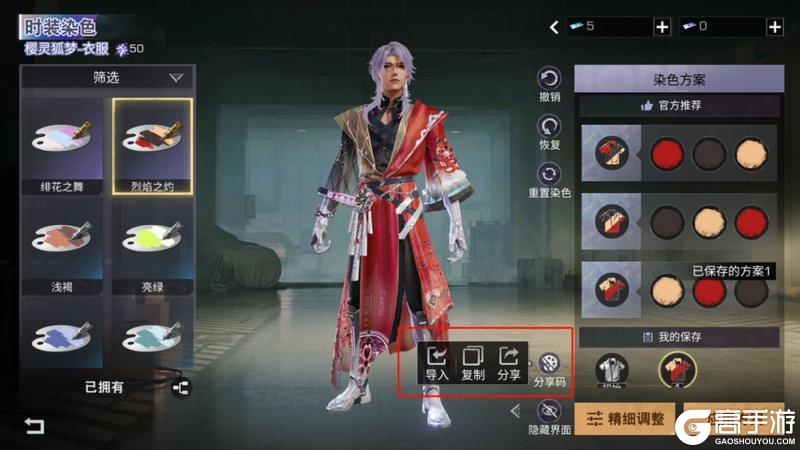
Task: Pick the 浅褐 dye palette
Action: (63, 244)
